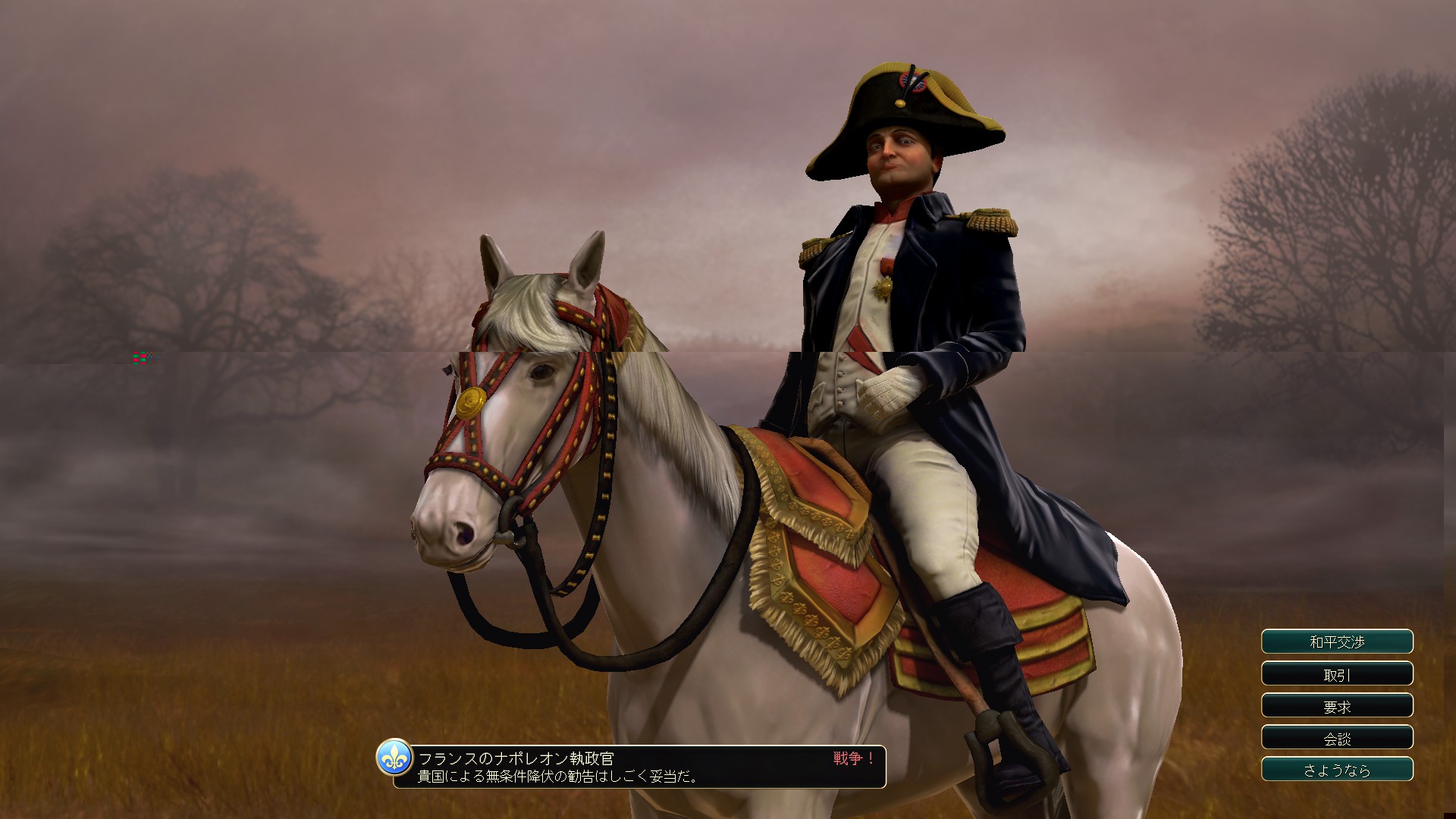1456x819 pixels.
Task: Click the 会談 discussion button
Action: coord(1337,738)
